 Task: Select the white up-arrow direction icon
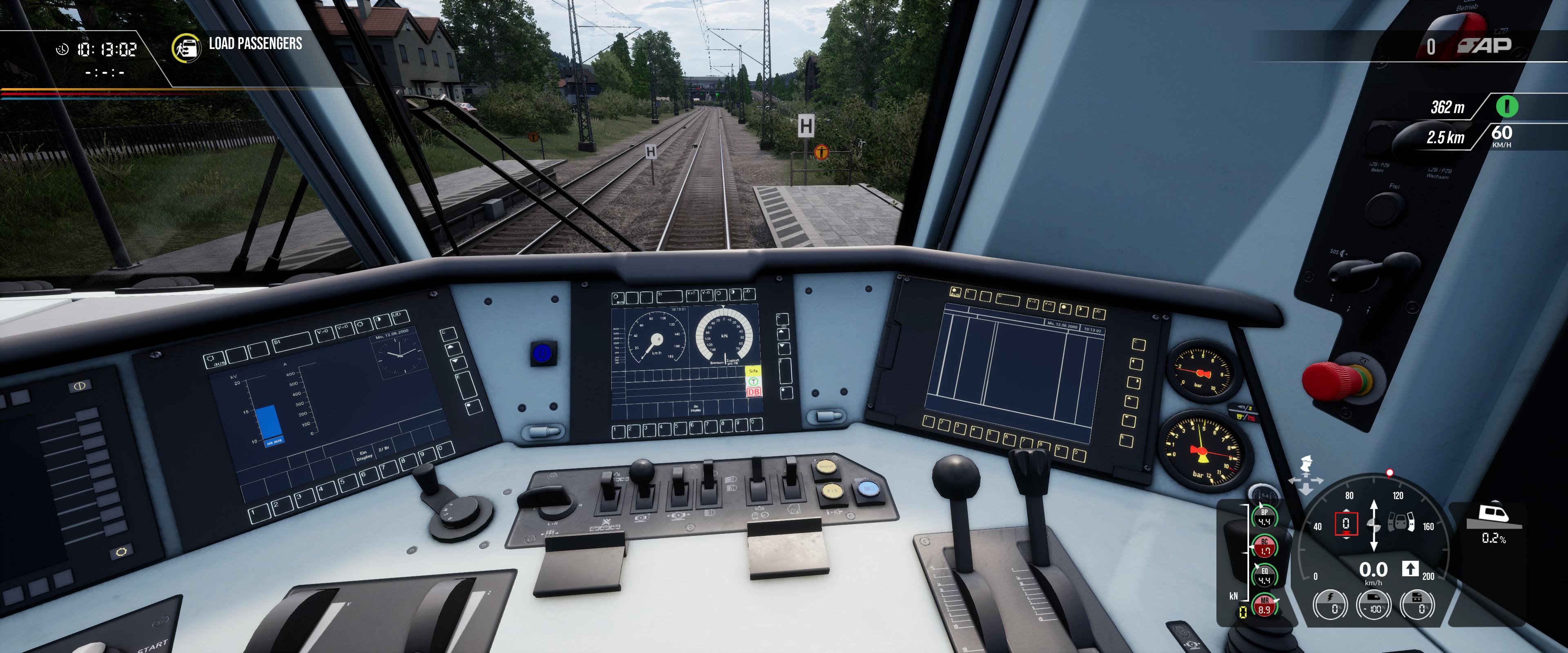(x=1410, y=569)
